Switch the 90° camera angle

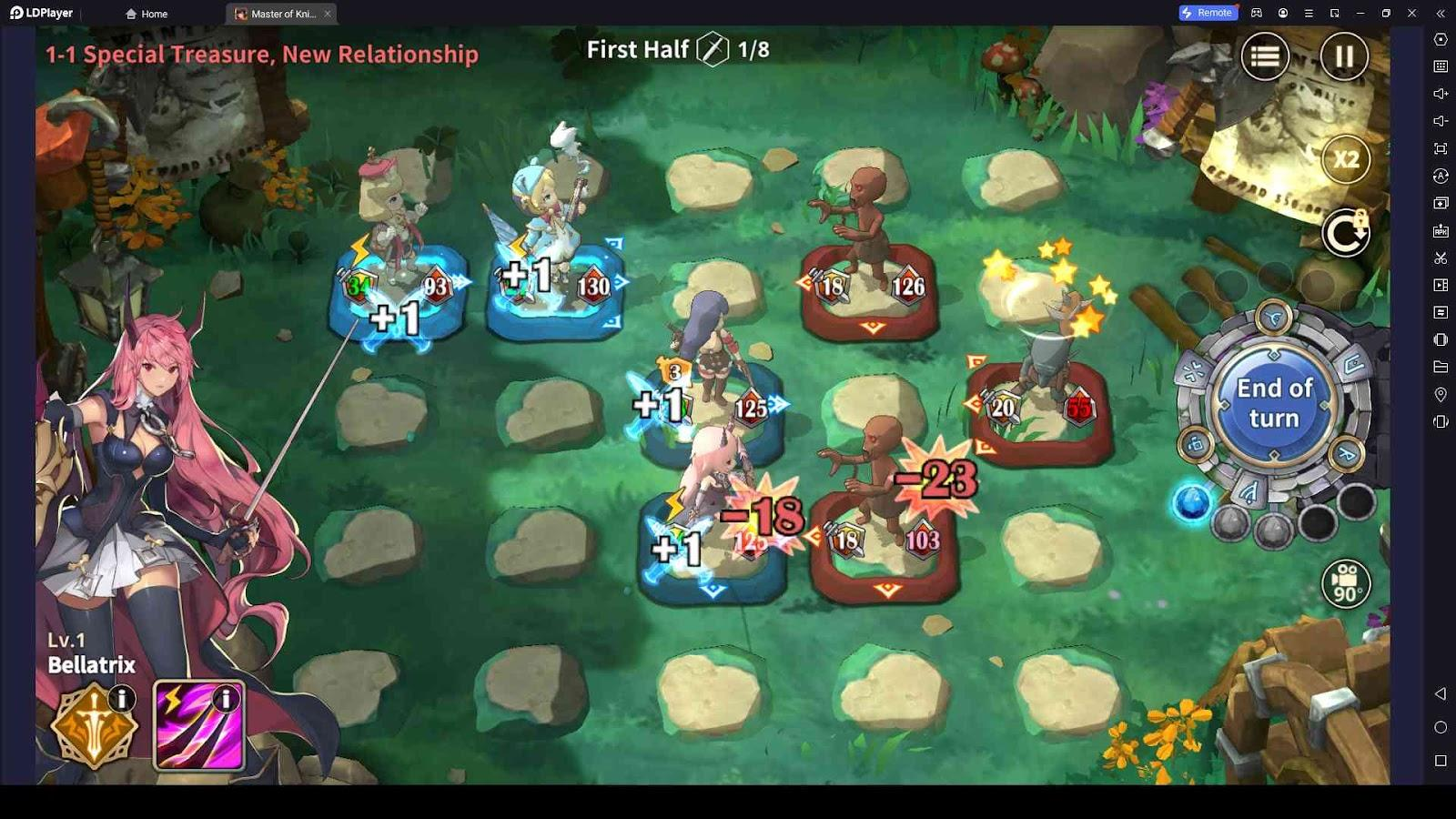(x=1346, y=583)
